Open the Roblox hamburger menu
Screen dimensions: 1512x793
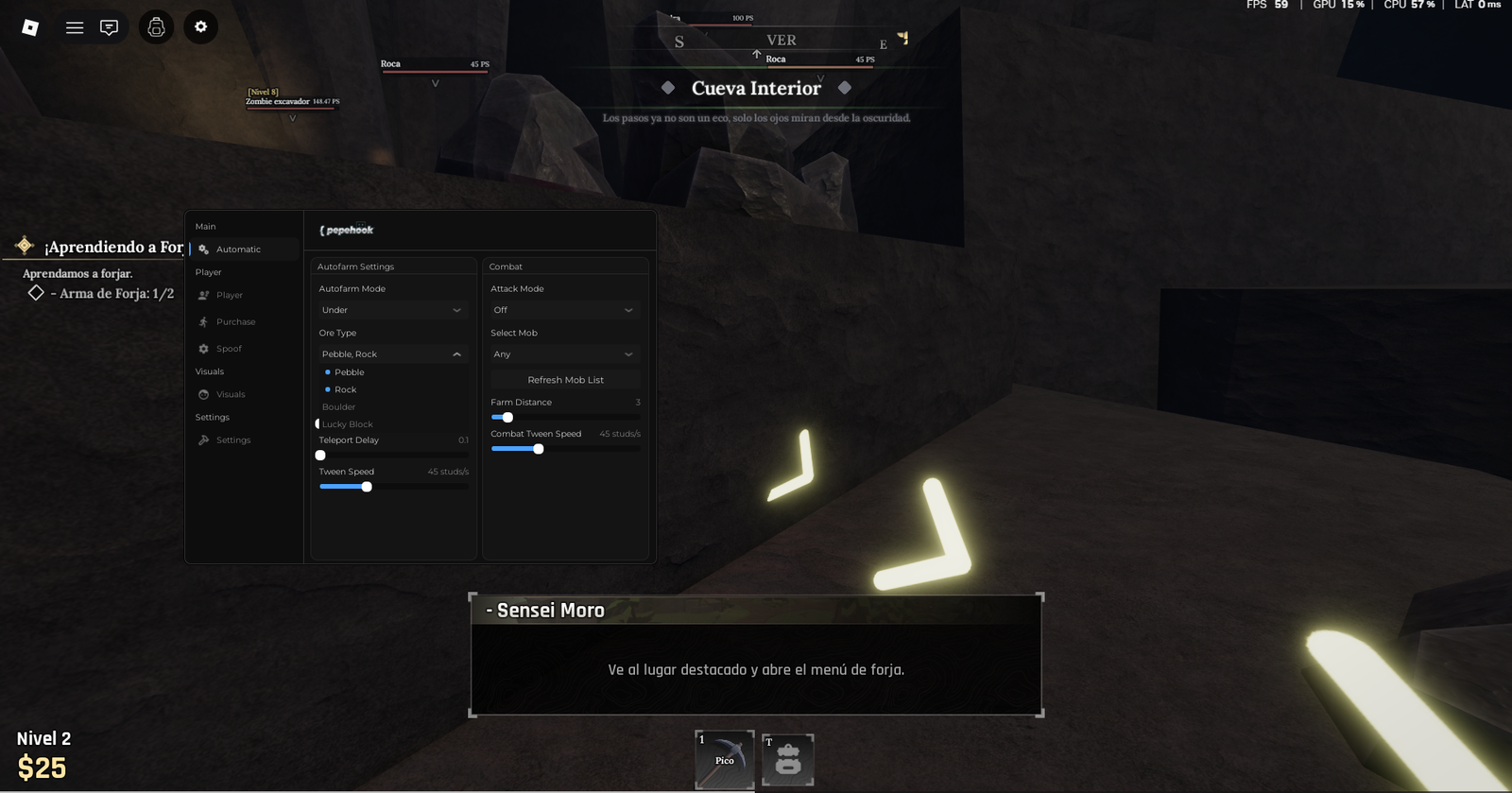click(x=75, y=26)
